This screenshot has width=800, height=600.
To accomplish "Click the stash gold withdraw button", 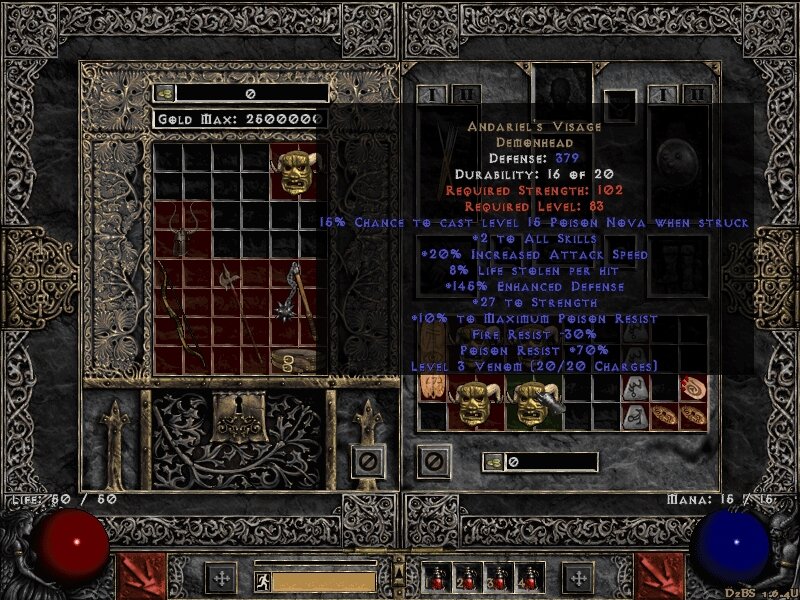I will (x=165, y=93).
